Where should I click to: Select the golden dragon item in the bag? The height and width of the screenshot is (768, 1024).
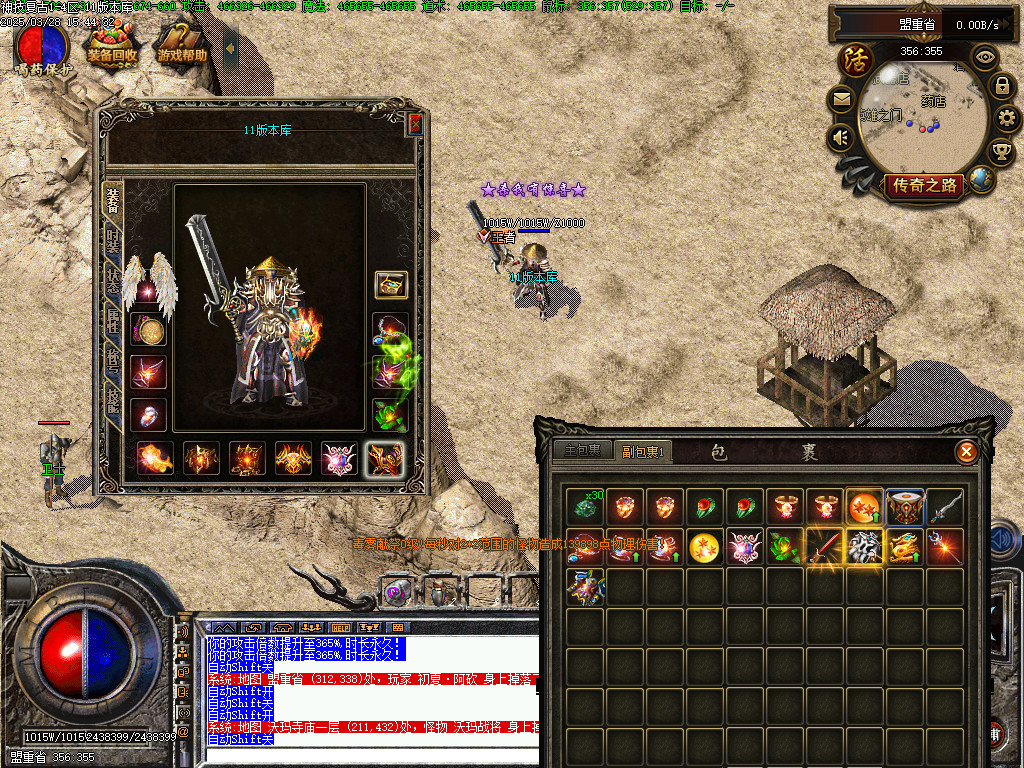coord(905,547)
